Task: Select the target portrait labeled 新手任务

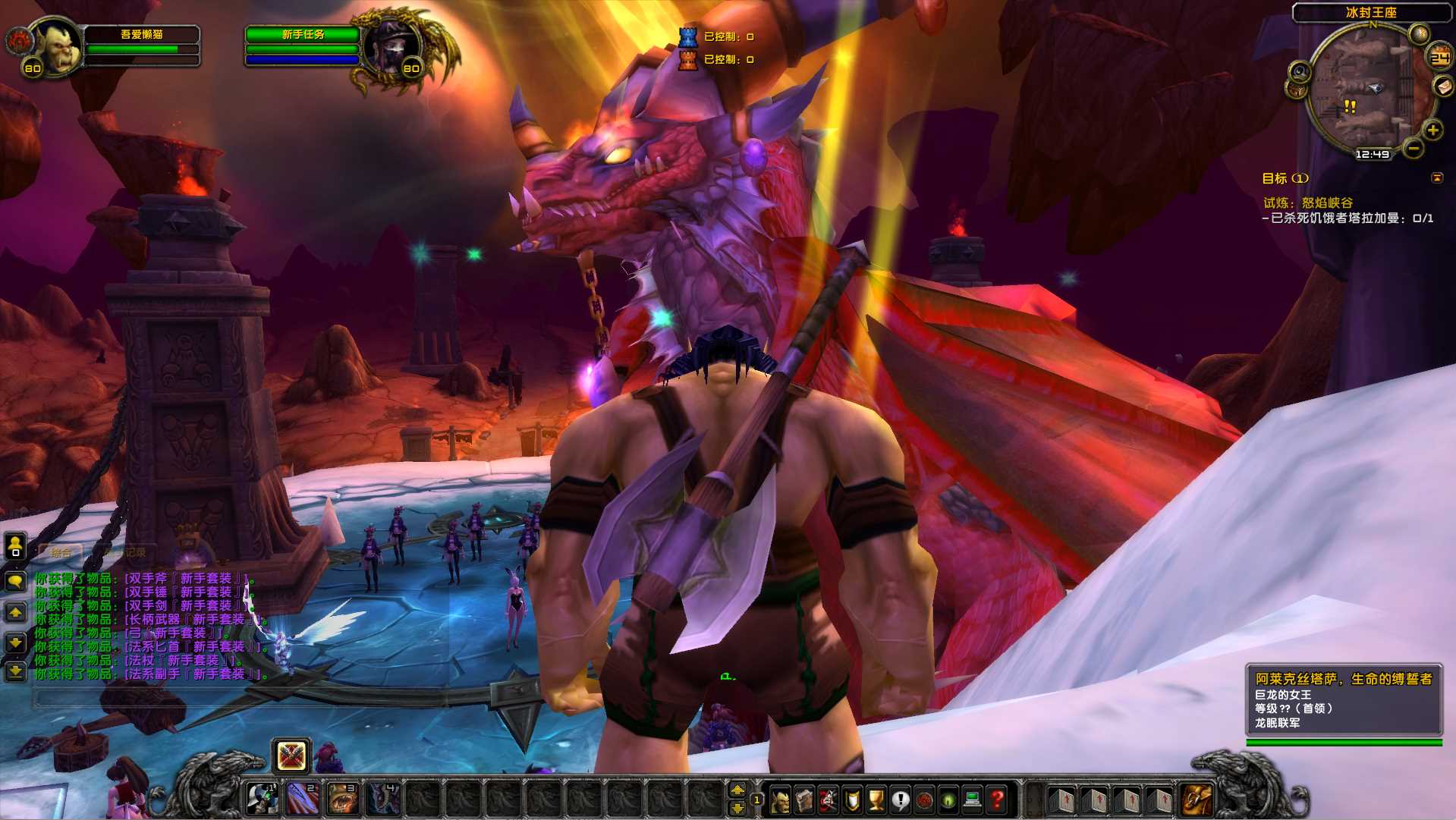Action: point(392,46)
